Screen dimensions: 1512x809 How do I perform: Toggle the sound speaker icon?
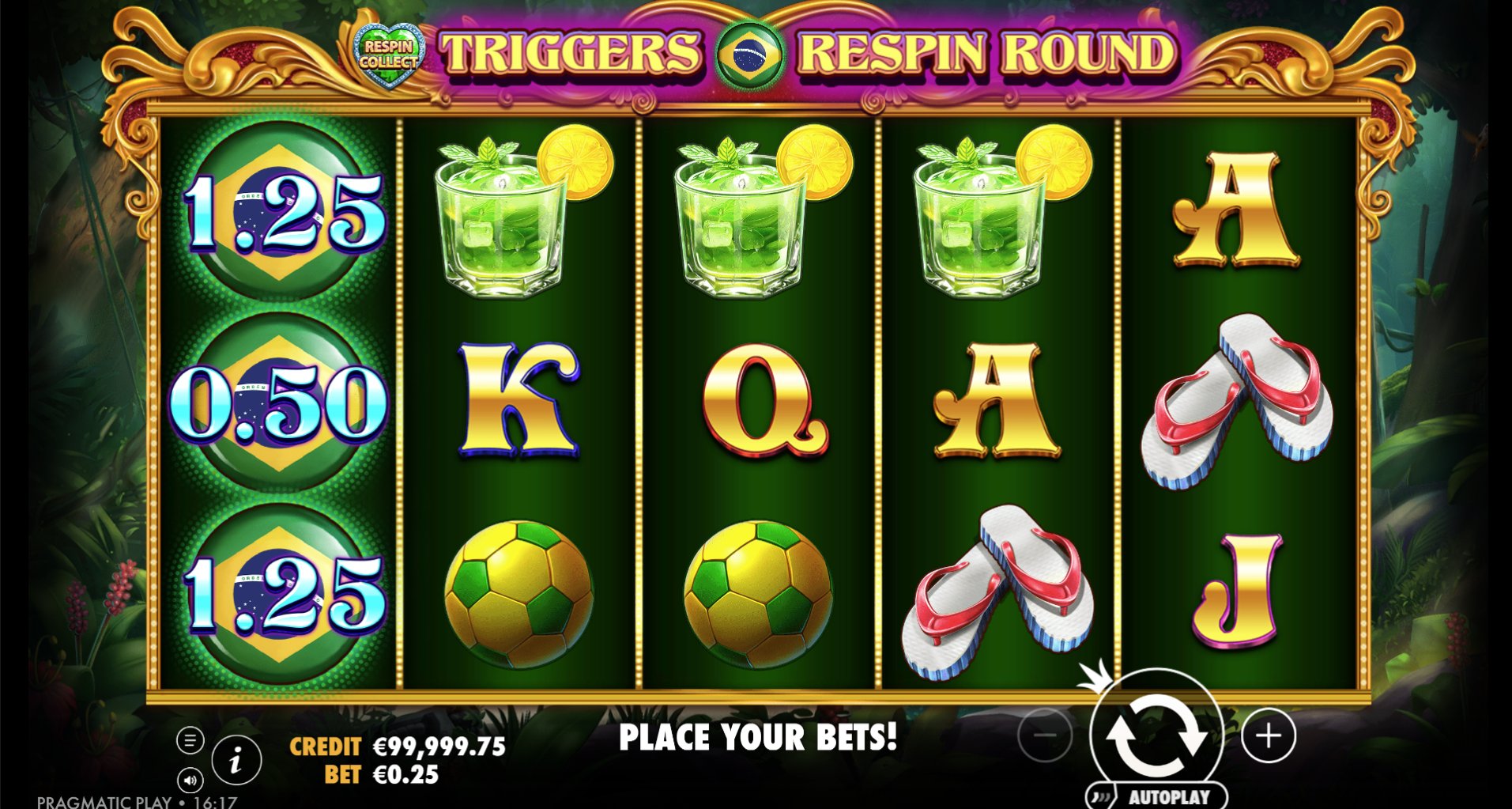click(190, 781)
